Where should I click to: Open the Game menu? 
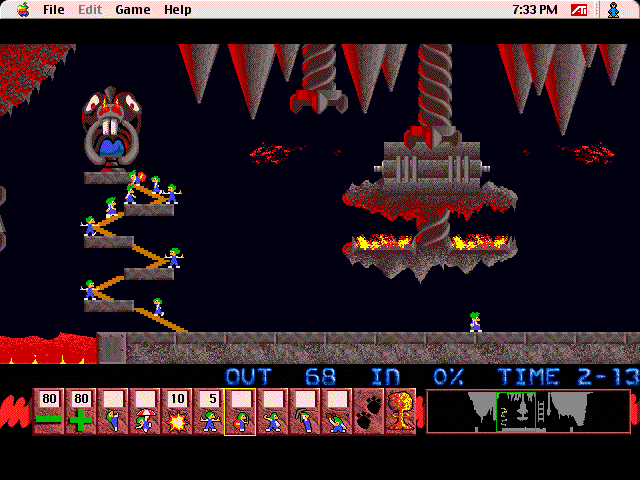pyautogui.click(x=132, y=10)
